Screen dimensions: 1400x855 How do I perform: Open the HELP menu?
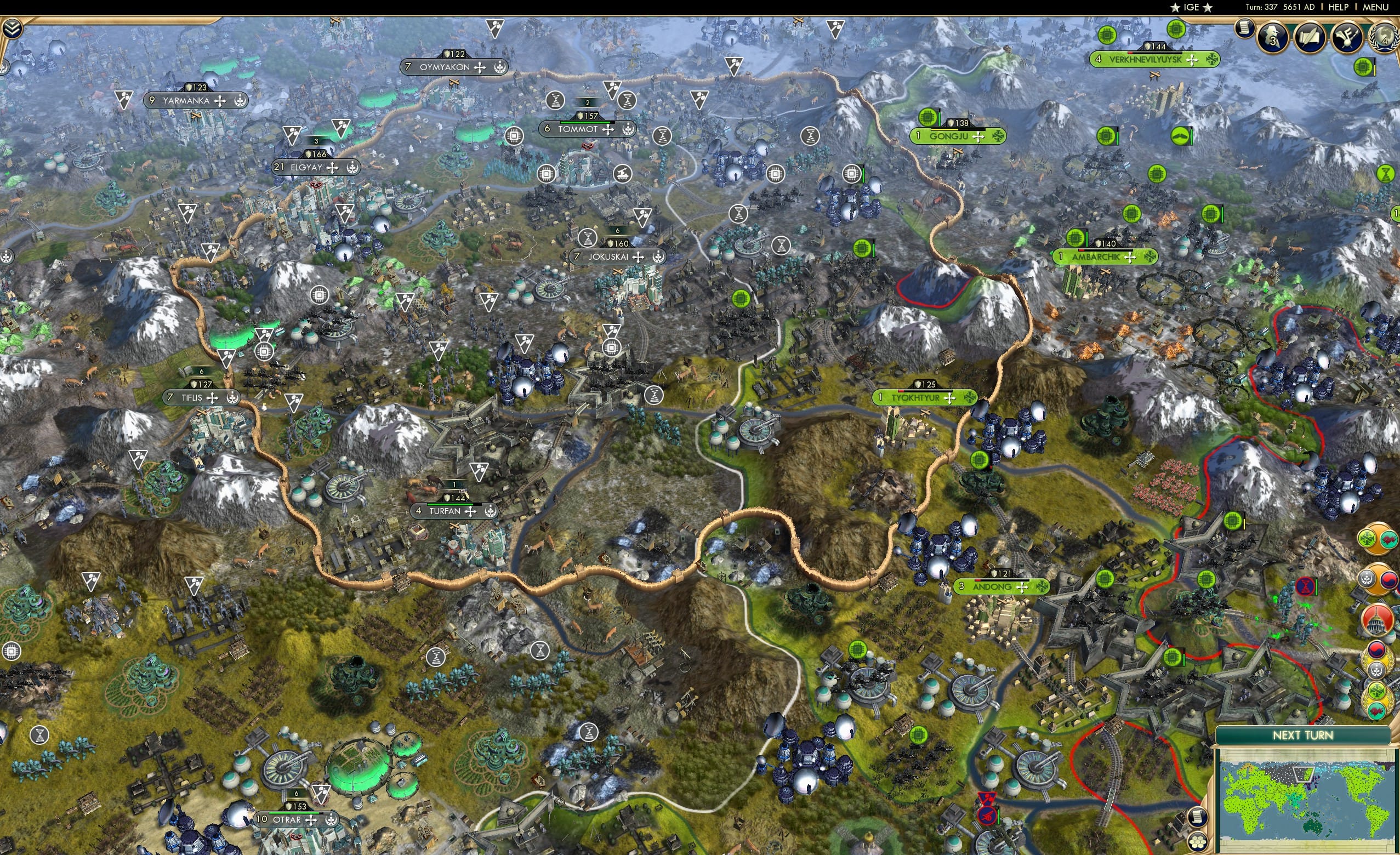[1339, 7]
